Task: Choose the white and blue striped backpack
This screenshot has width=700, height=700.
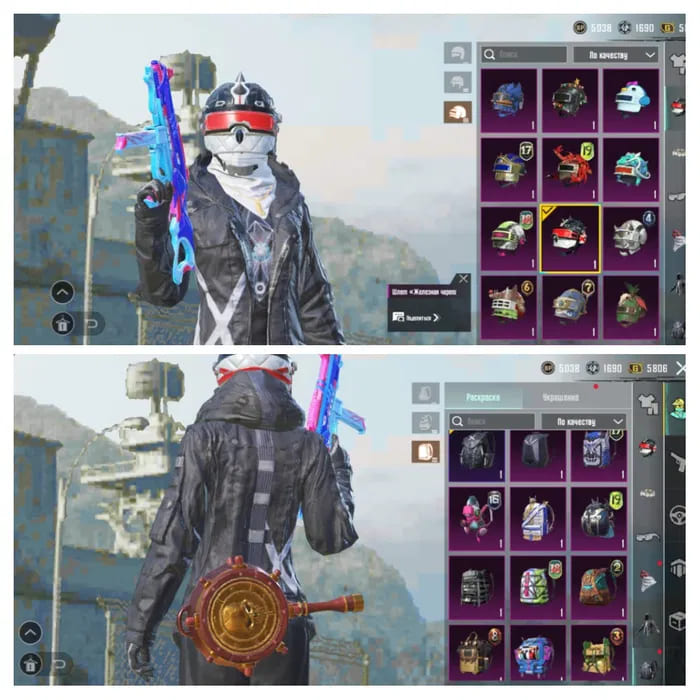Action: point(538,517)
